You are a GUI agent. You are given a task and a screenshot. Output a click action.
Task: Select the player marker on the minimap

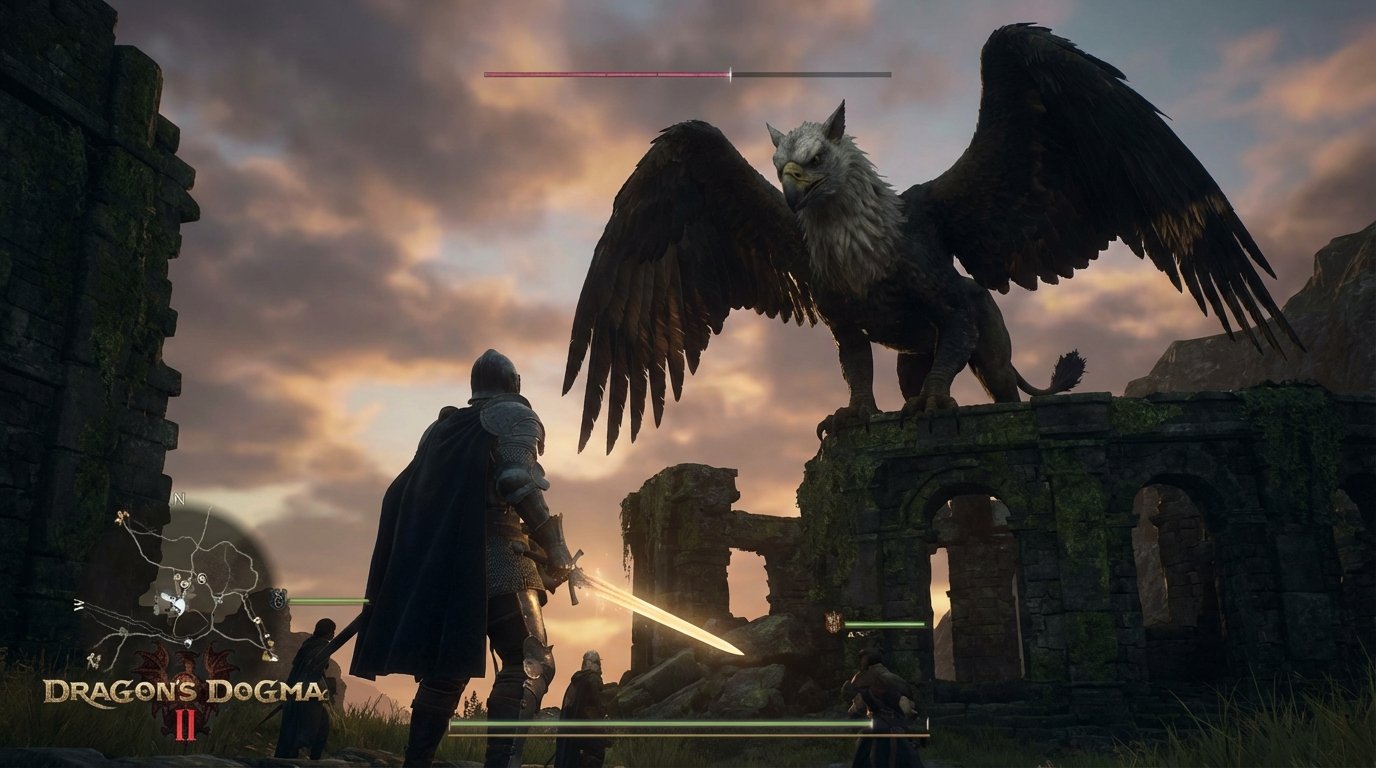point(175,604)
